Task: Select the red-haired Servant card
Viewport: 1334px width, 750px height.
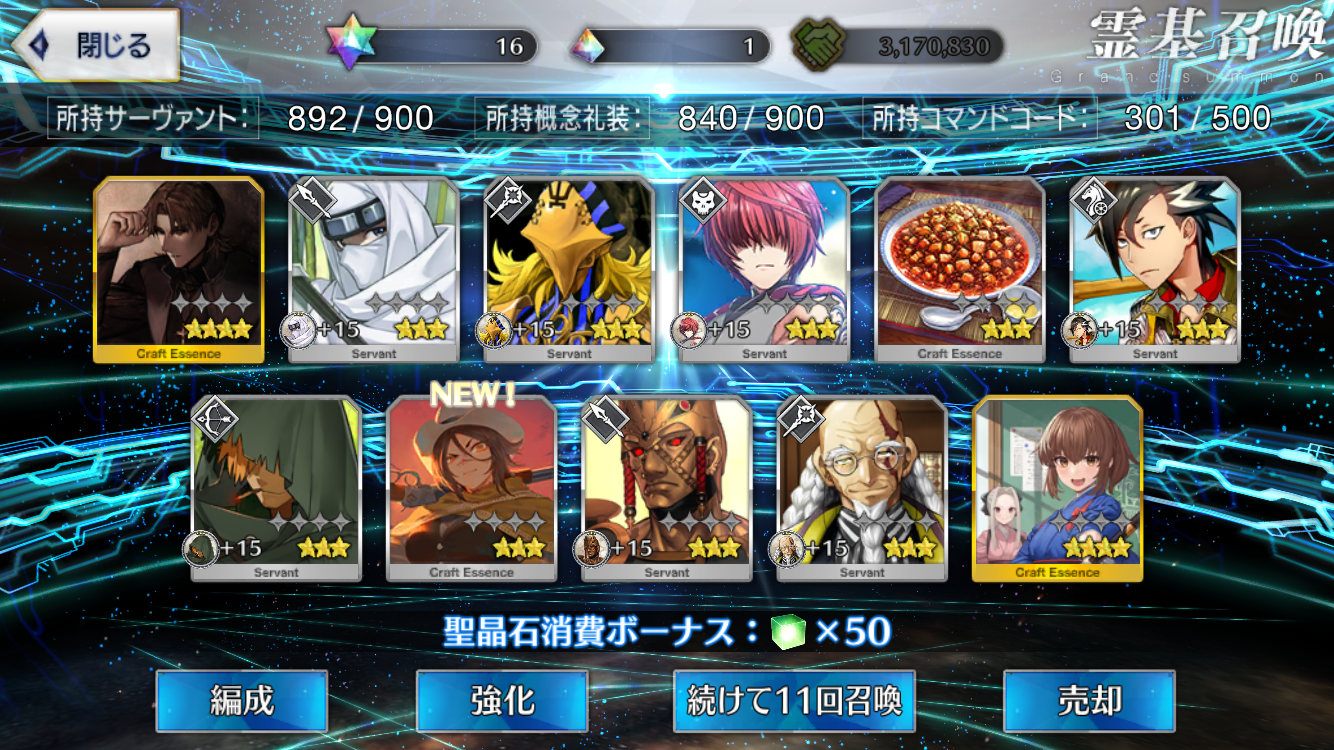Action: tap(764, 268)
